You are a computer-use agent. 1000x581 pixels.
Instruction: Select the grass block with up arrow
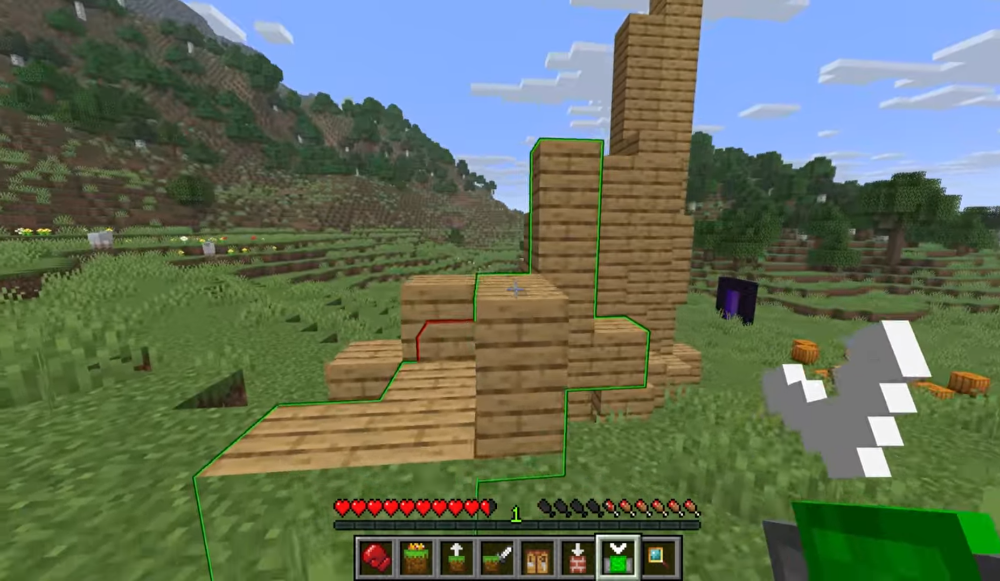[x=455, y=556]
